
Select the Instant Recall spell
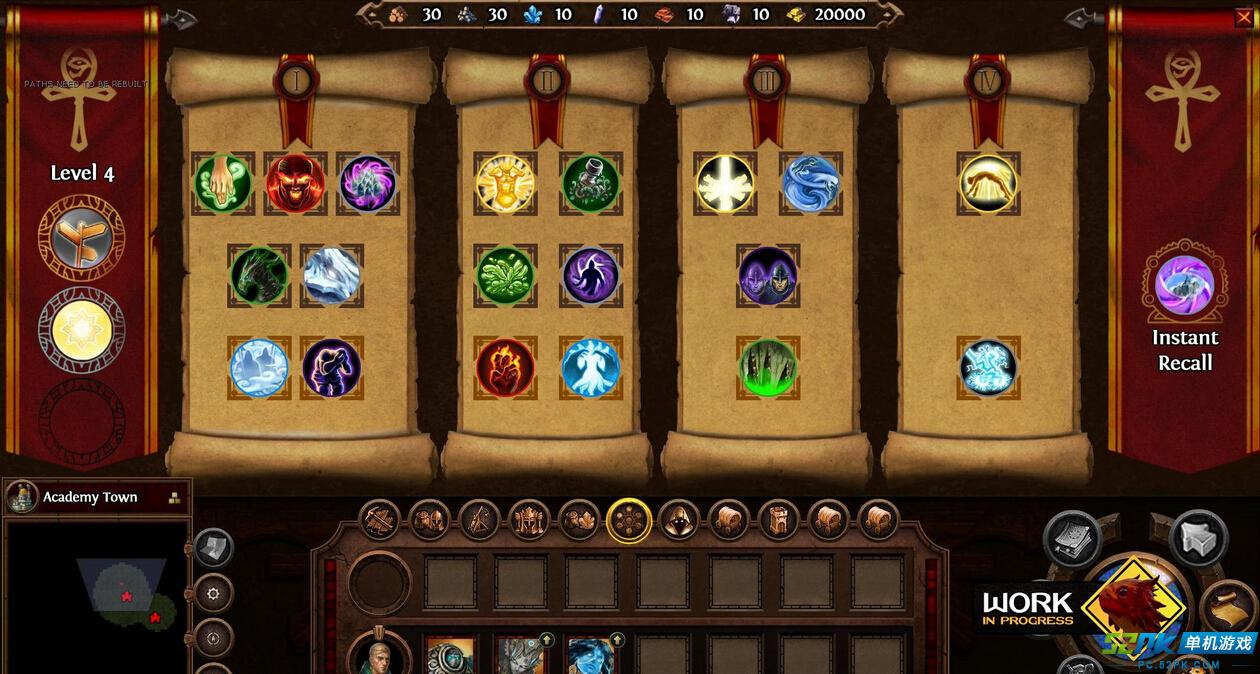coord(1185,287)
